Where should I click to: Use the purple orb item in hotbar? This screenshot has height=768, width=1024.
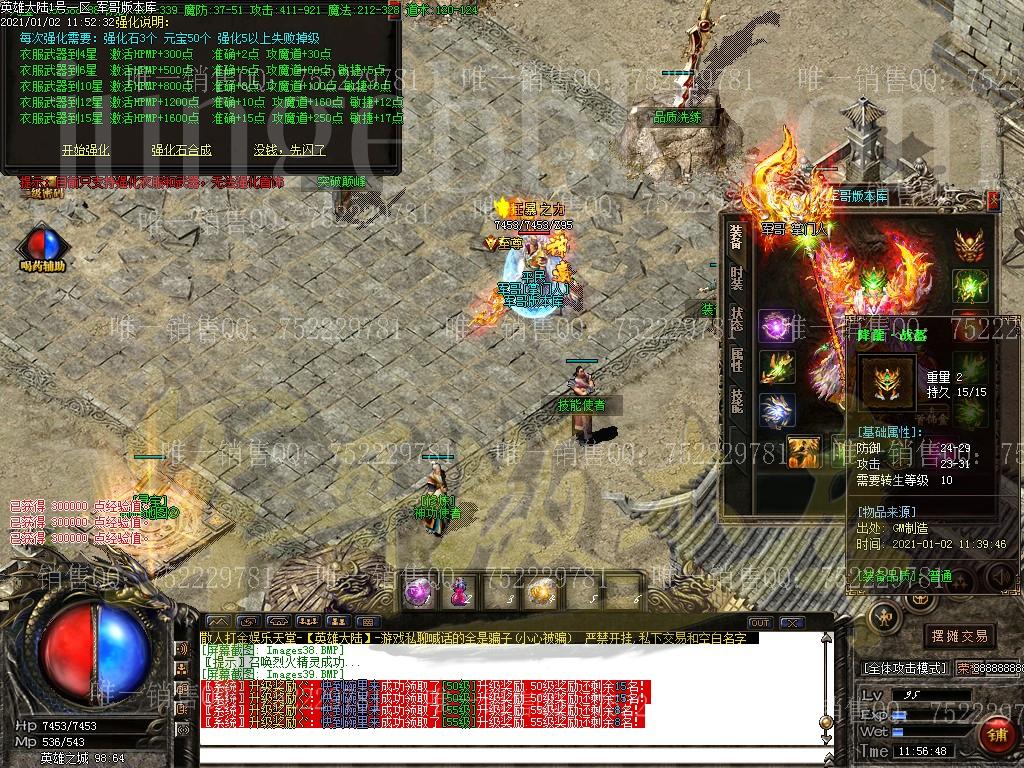417,592
